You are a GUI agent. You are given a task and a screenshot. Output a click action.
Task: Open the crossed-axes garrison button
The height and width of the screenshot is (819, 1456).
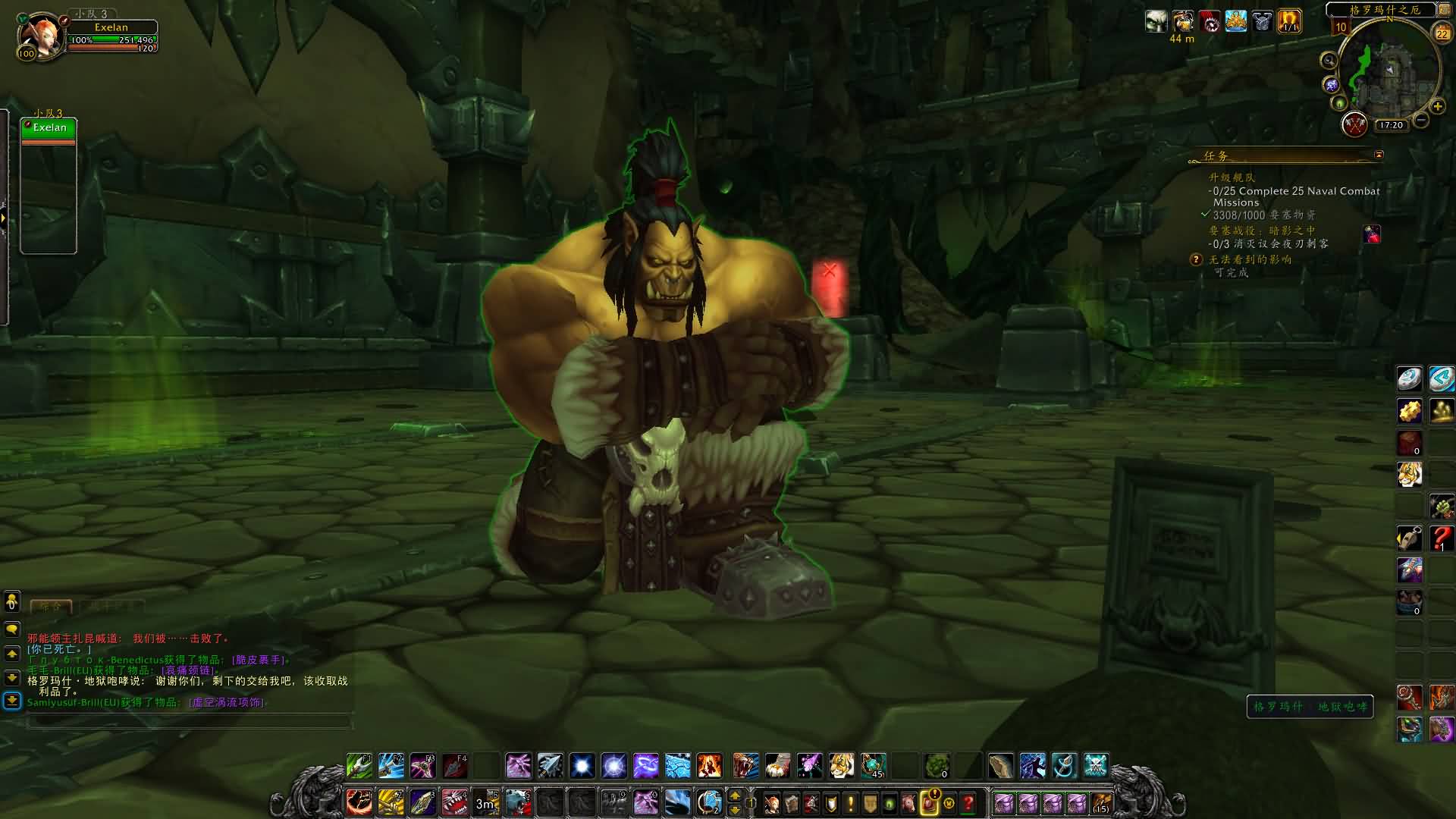coord(1354,124)
